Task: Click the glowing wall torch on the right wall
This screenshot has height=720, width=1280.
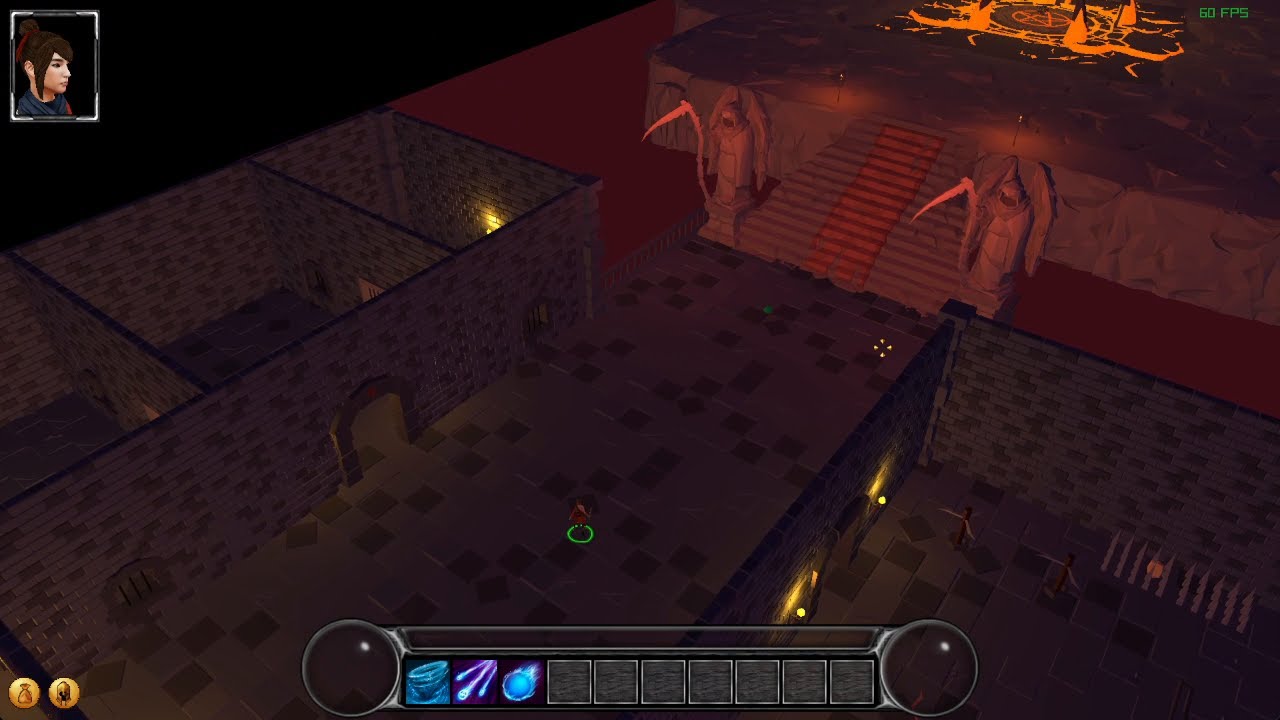Action: pyautogui.click(x=883, y=497)
